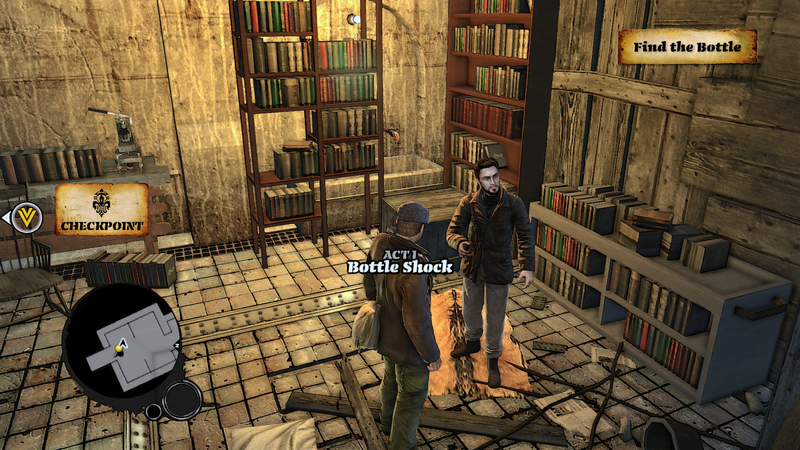Click the Checkpoint notification banner
This screenshot has height=450, width=800.
tap(102, 210)
